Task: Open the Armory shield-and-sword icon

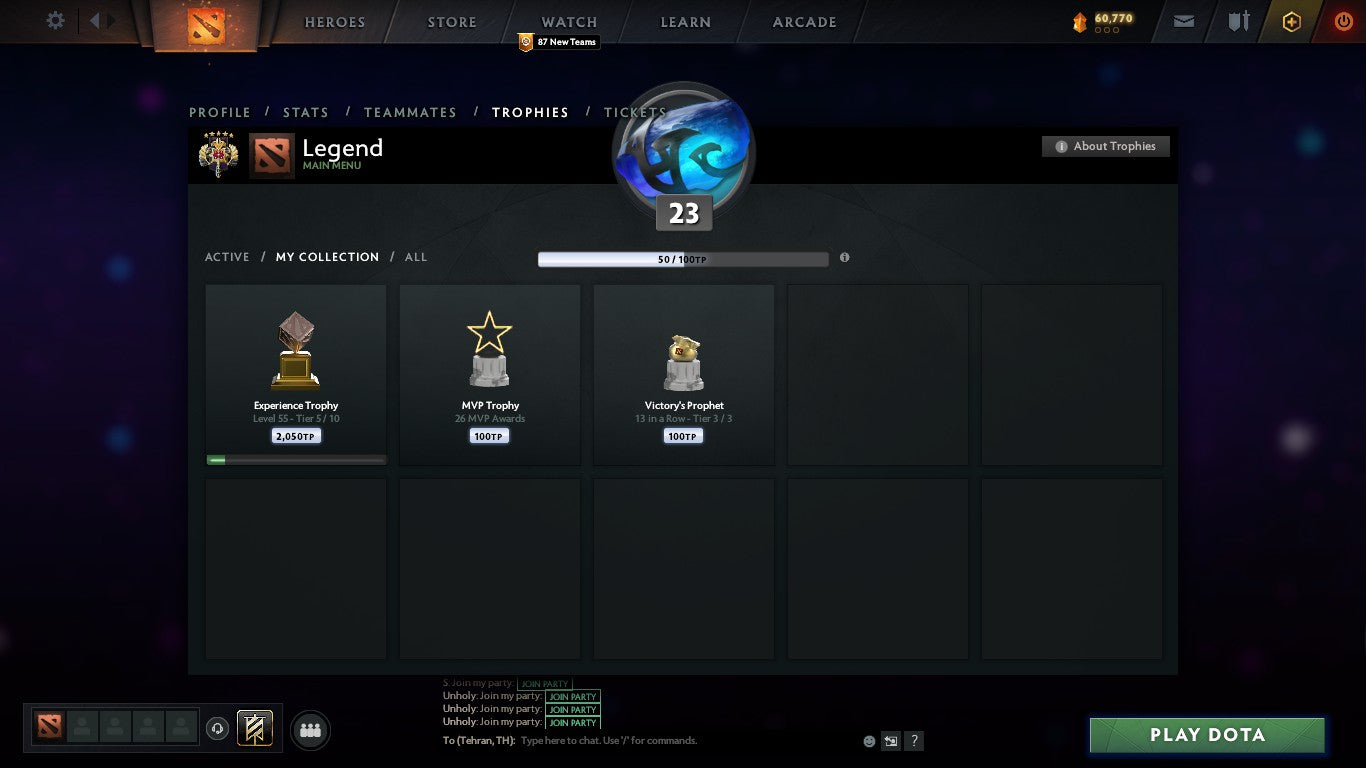Action: click(x=1240, y=20)
